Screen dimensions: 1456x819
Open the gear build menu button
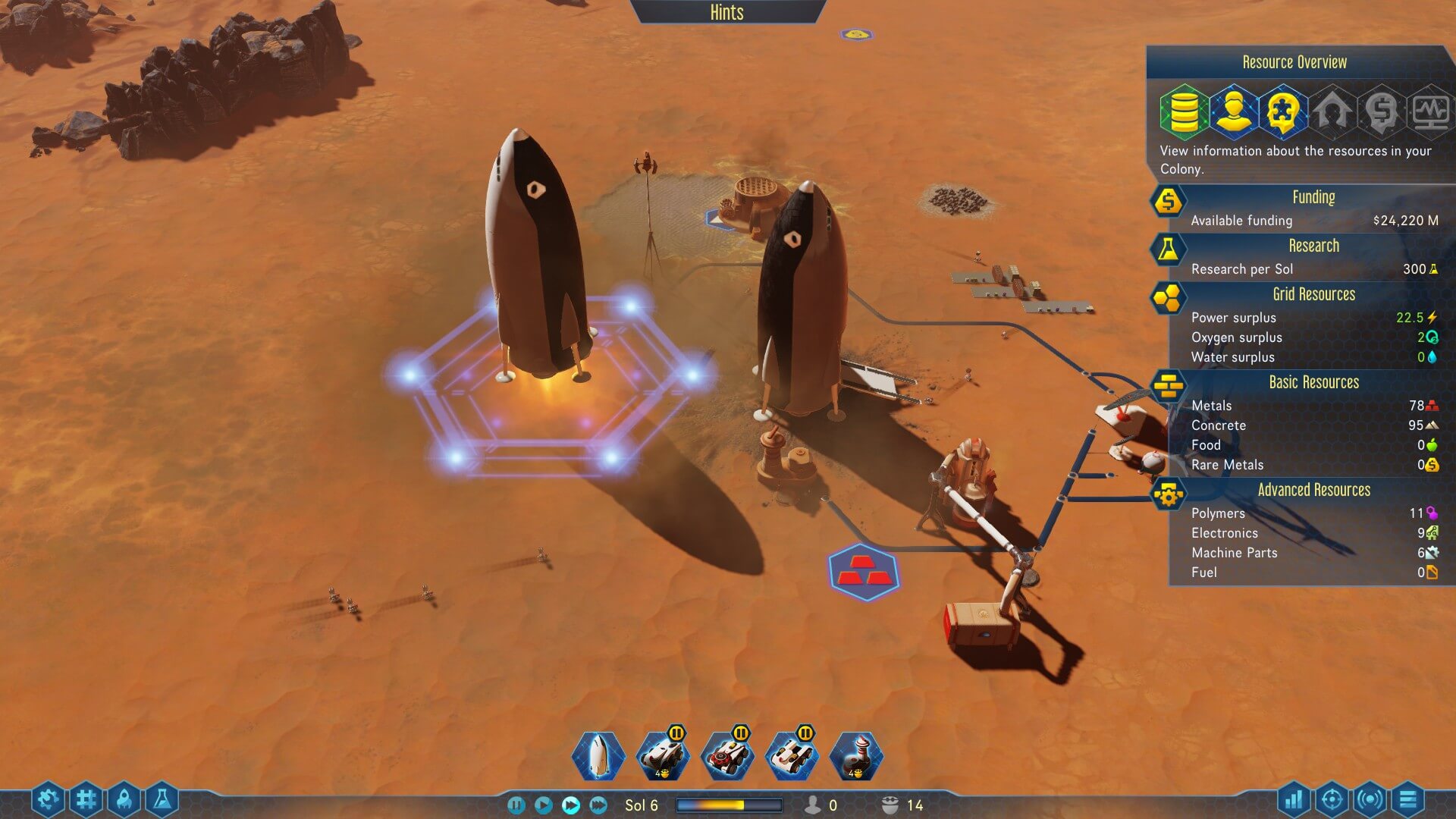tap(48, 799)
